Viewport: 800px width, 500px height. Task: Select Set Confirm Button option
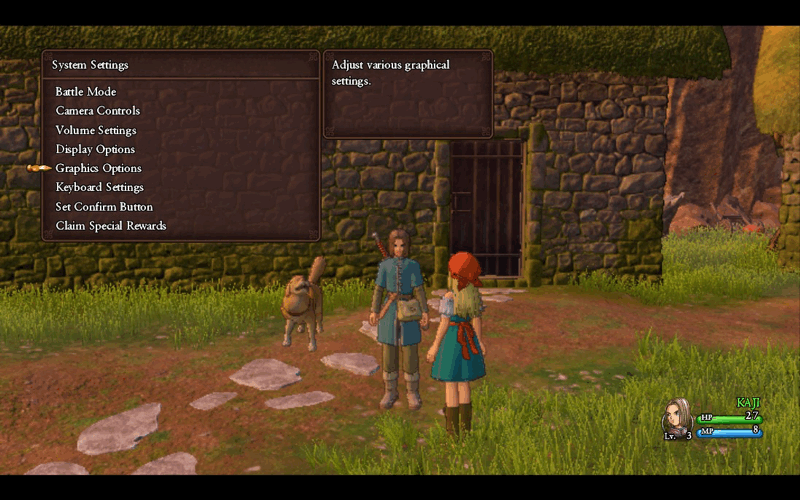104,206
